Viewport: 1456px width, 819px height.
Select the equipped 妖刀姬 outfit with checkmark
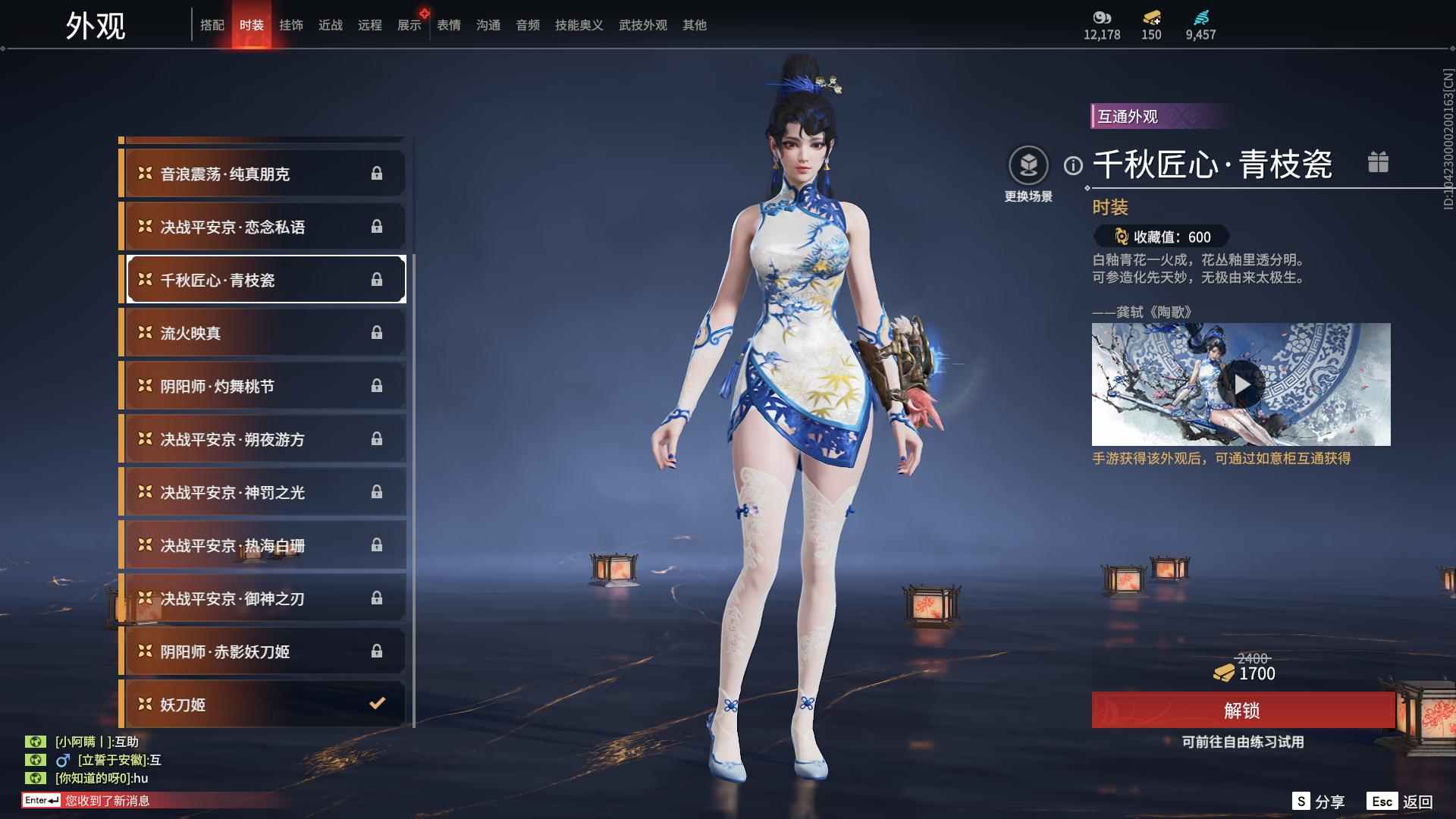click(262, 704)
